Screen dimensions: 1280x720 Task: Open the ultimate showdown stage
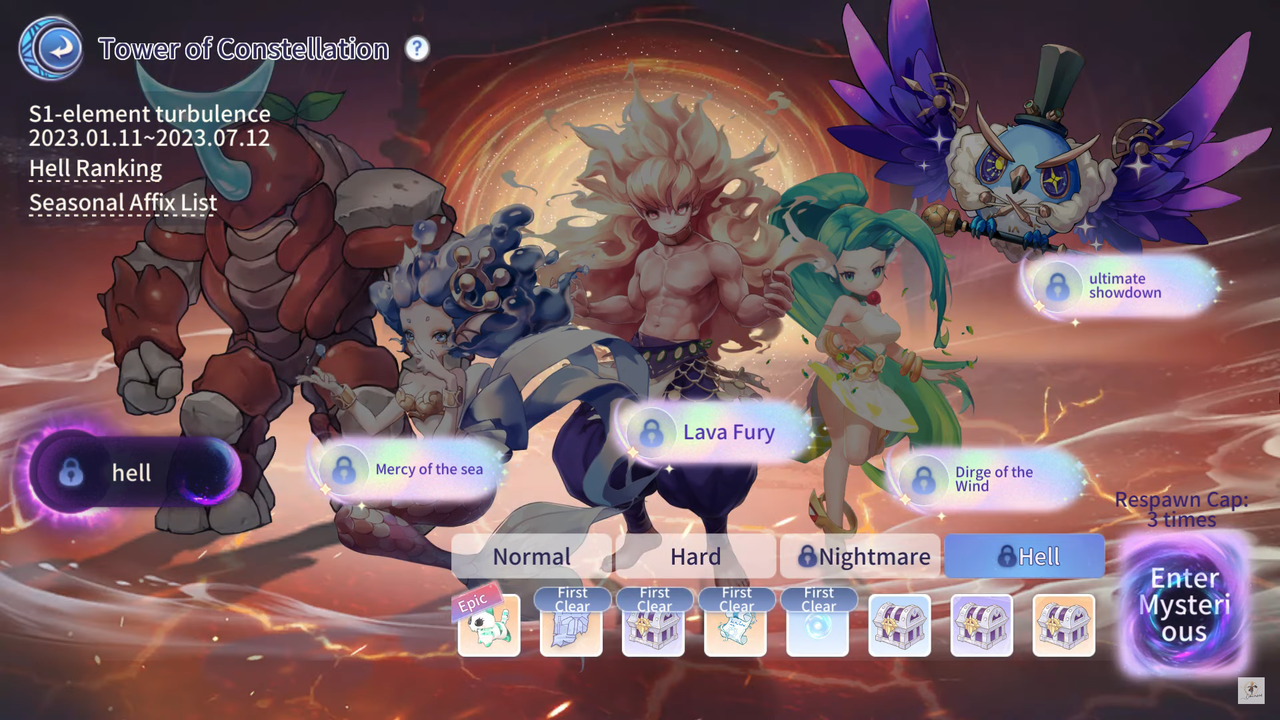click(1120, 286)
